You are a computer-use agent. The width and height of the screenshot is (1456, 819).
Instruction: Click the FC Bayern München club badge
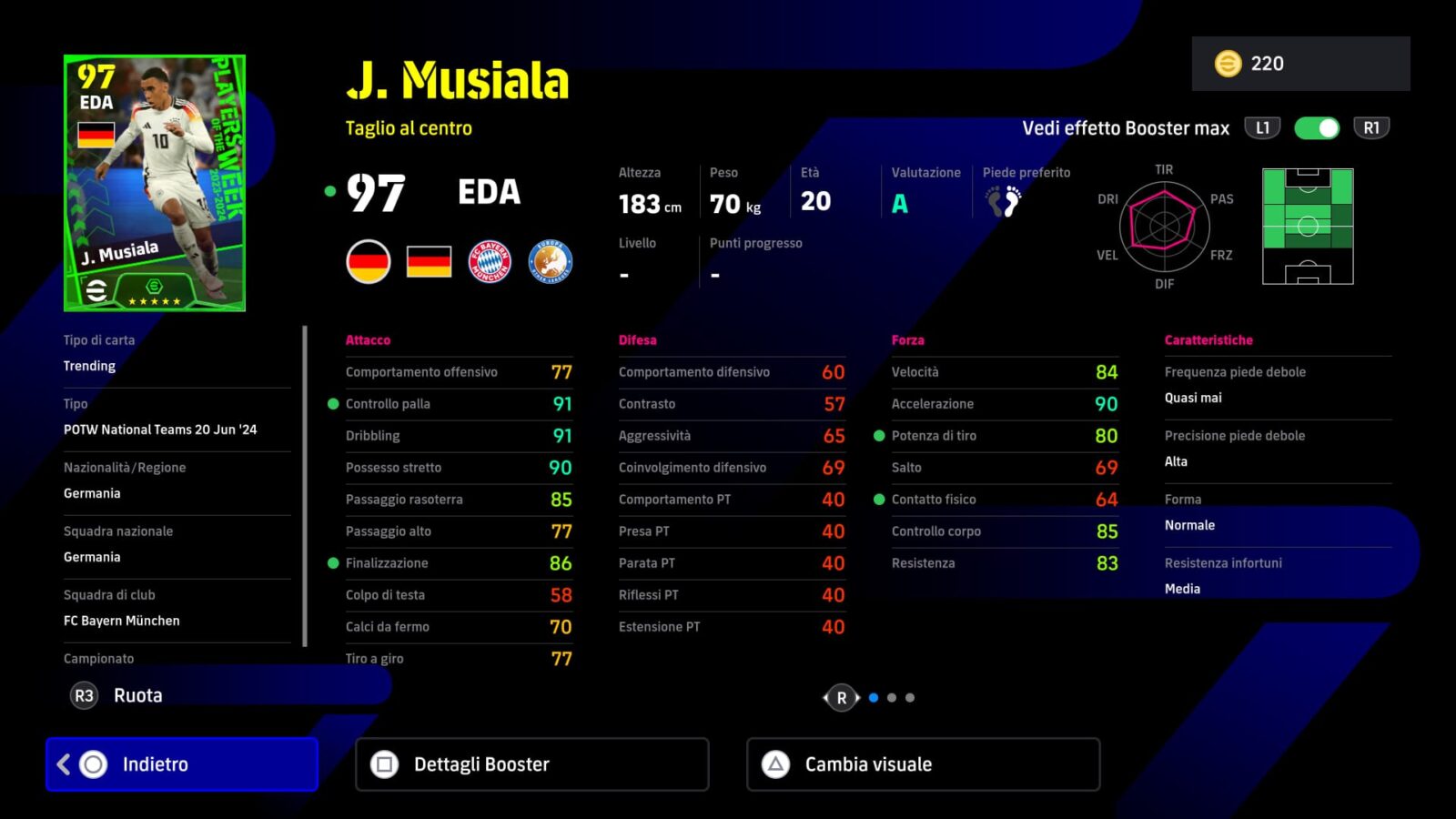click(x=490, y=262)
